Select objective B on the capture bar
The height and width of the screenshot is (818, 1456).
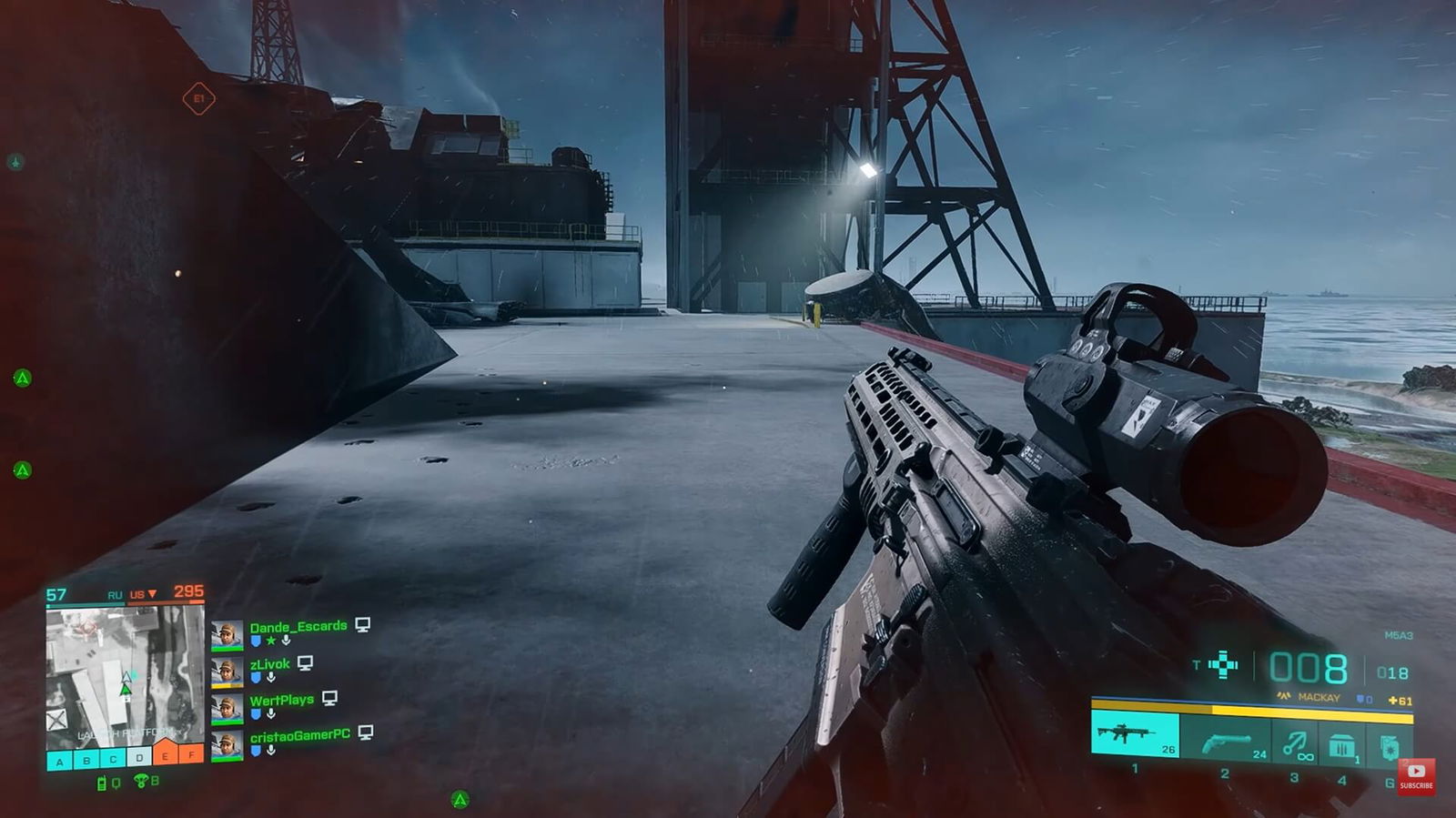pos(86,760)
